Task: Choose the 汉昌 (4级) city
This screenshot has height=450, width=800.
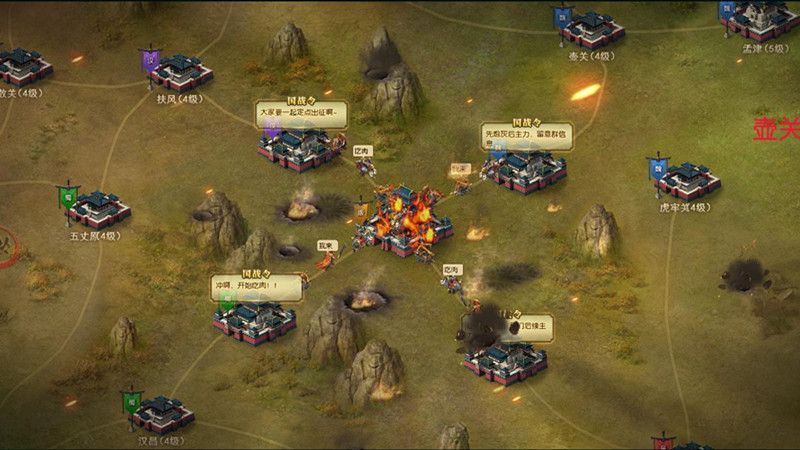Action: [x=162, y=412]
